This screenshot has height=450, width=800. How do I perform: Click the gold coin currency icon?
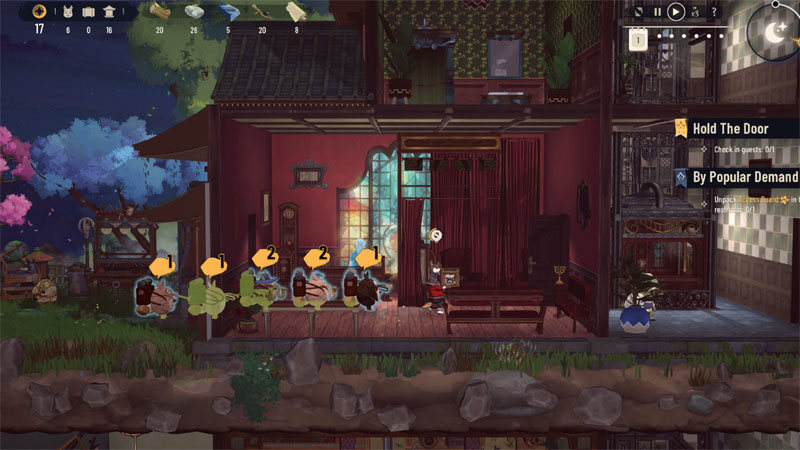pyautogui.click(x=39, y=11)
